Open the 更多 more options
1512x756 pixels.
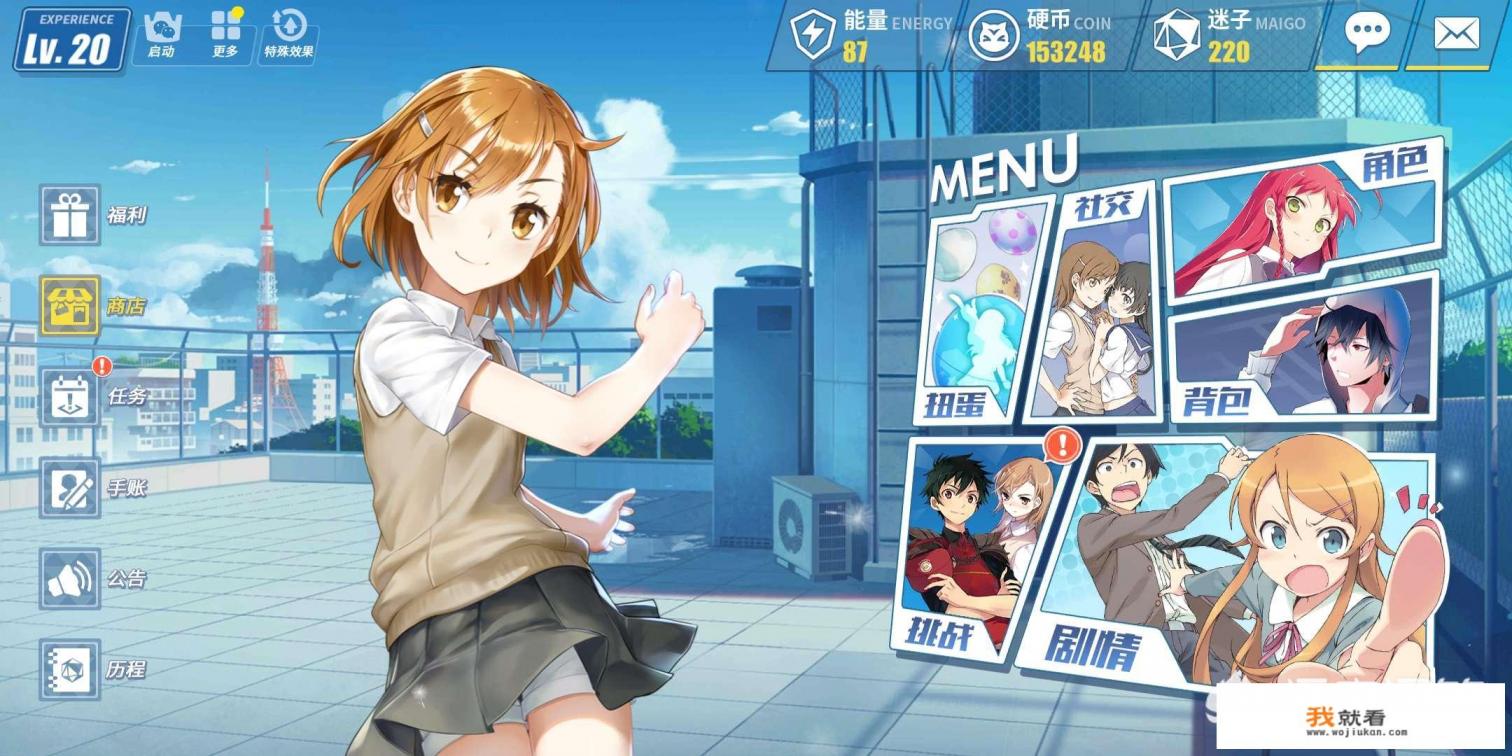pos(226,34)
